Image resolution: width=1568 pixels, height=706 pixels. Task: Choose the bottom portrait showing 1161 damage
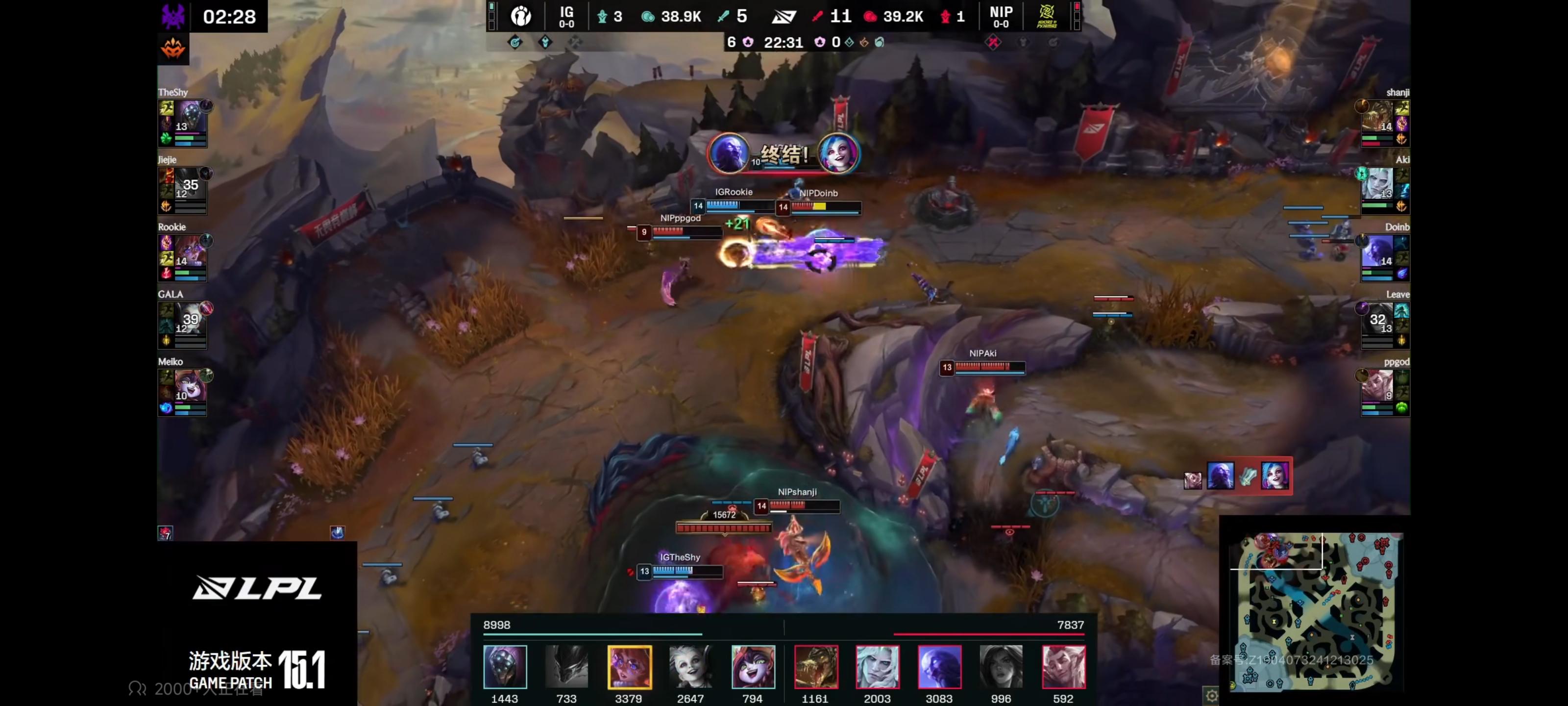pyautogui.click(x=816, y=667)
